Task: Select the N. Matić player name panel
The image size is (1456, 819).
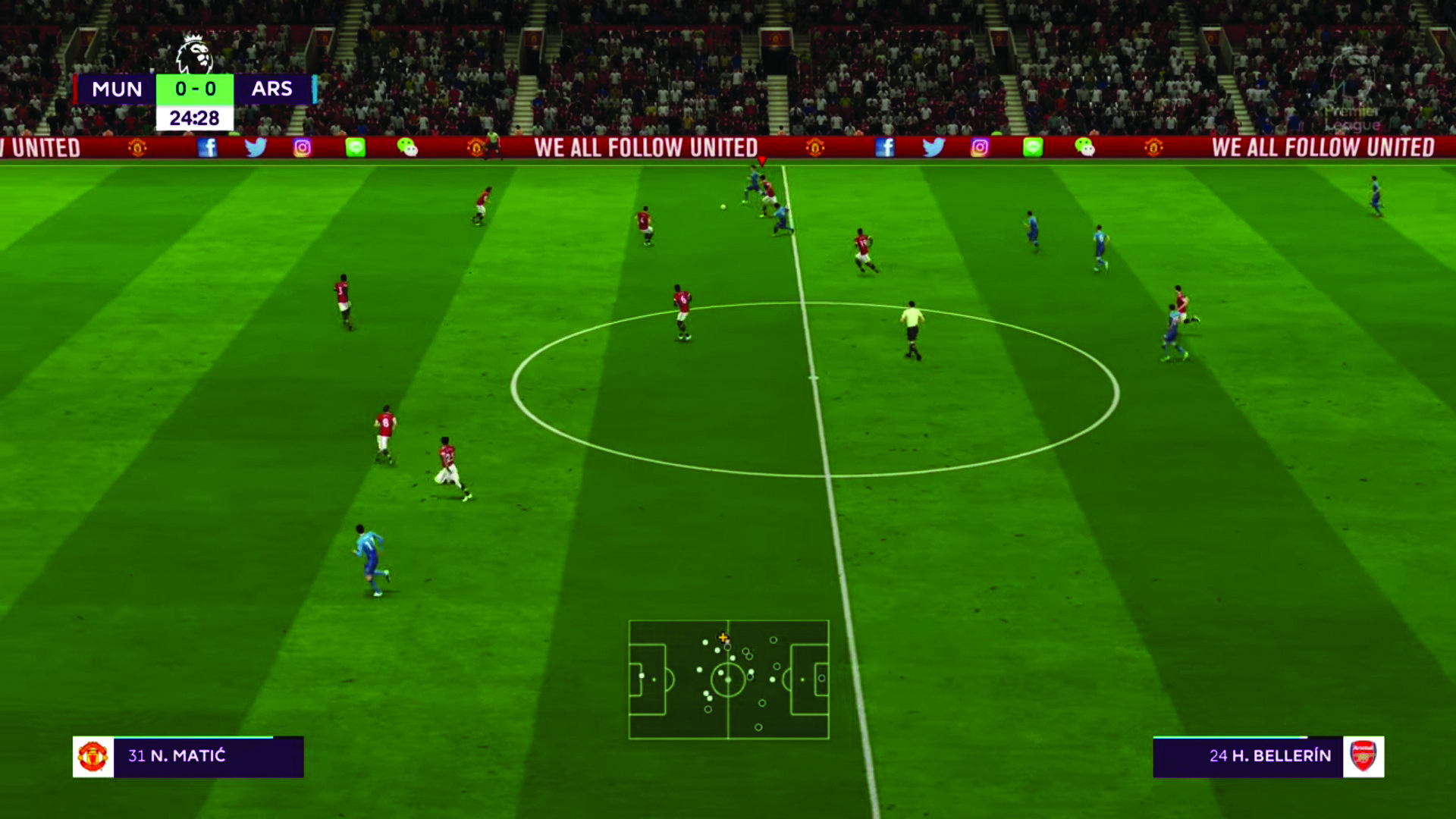Action: click(x=189, y=756)
